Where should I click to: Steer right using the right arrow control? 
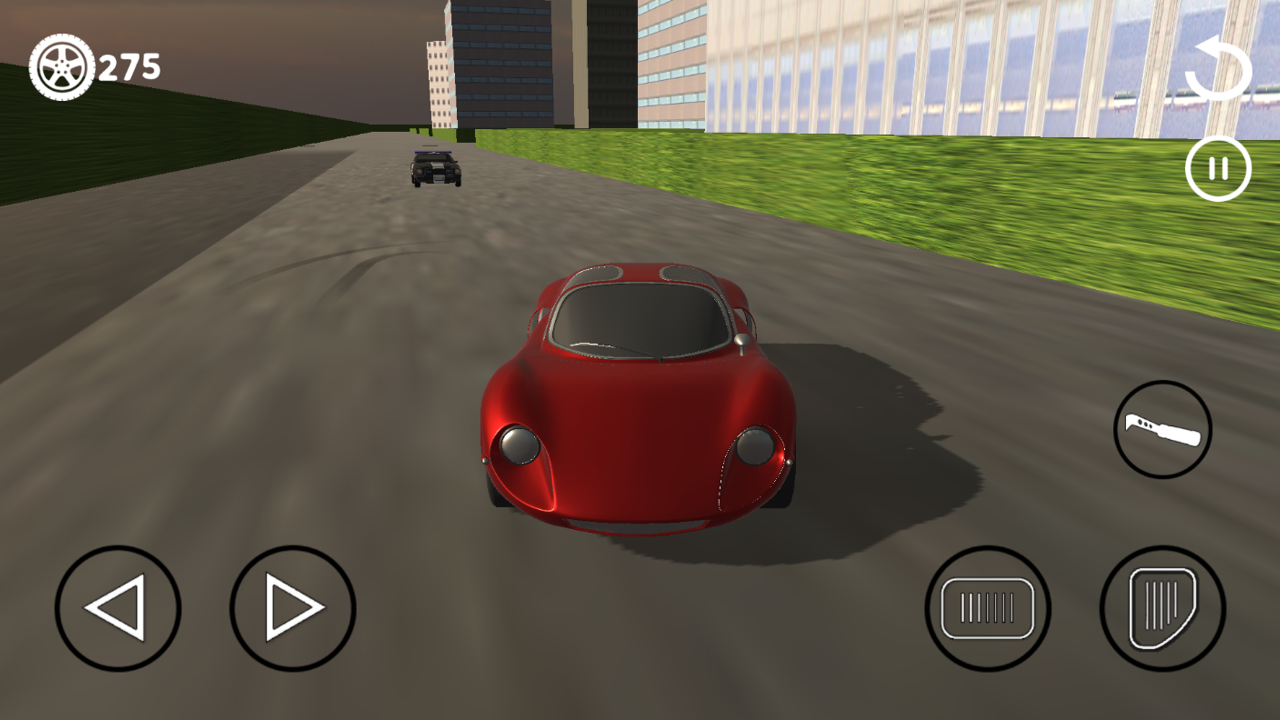[x=292, y=605]
